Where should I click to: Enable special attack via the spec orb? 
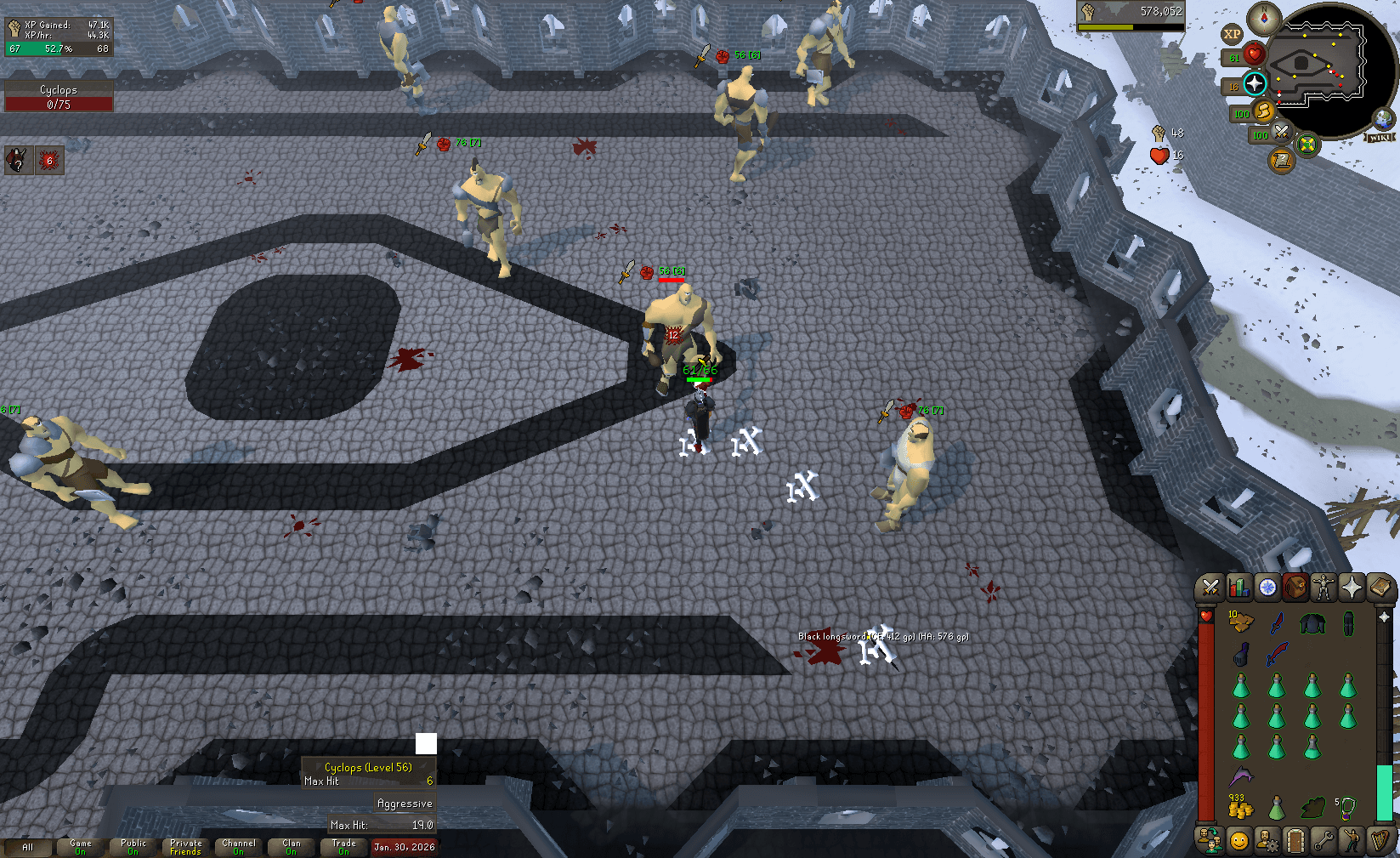click(1281, 134)
